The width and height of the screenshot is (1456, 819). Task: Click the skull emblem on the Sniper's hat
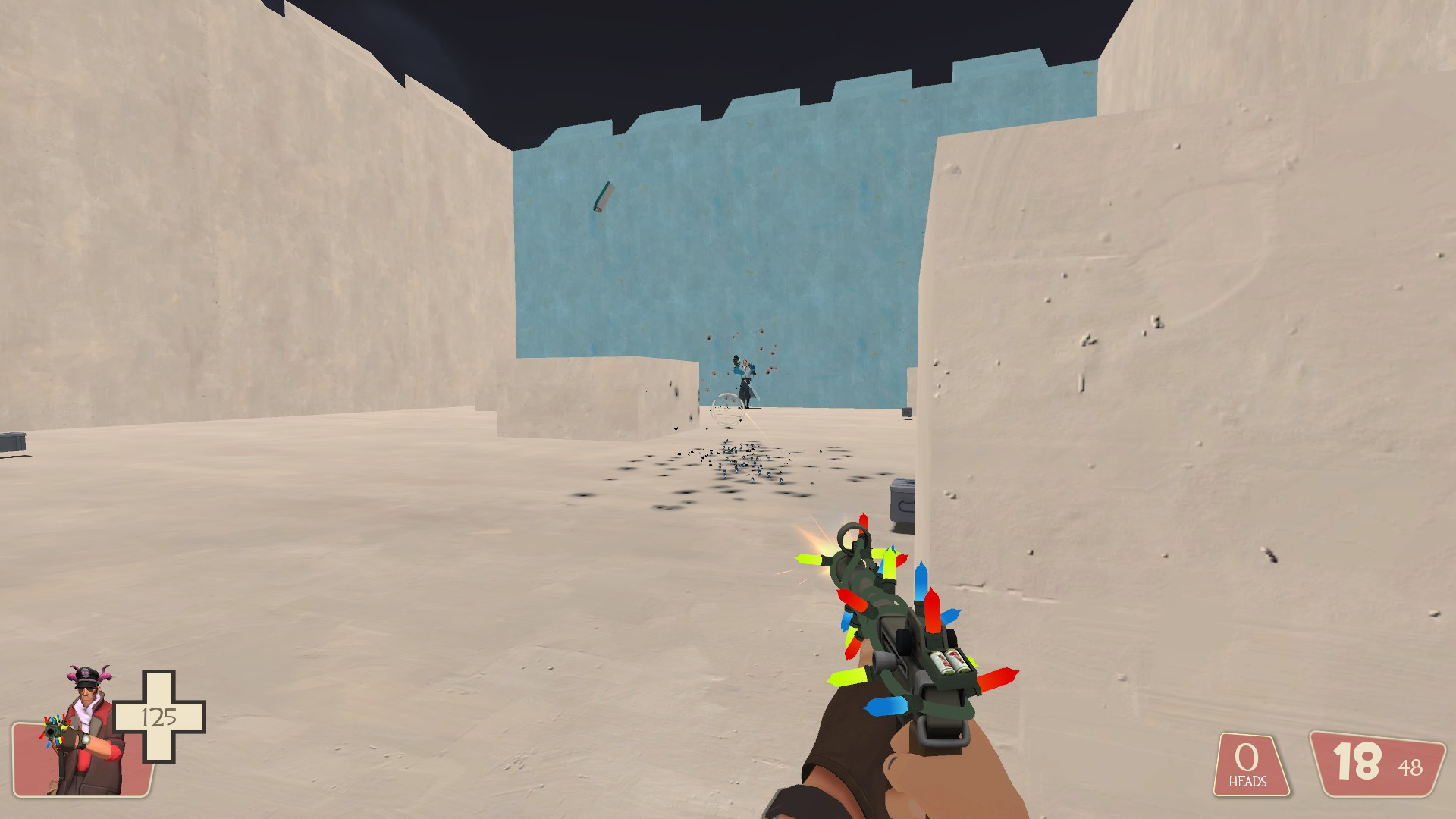86,673
